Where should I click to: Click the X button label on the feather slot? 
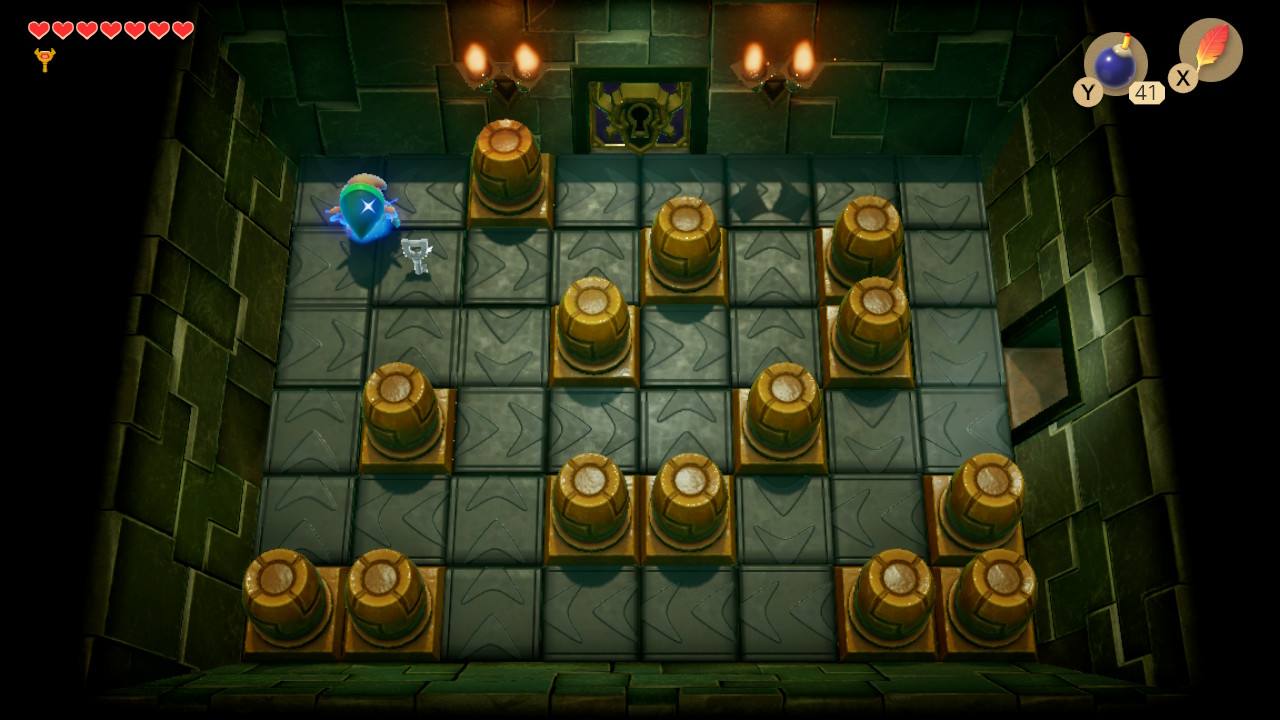pos(1182,78)
